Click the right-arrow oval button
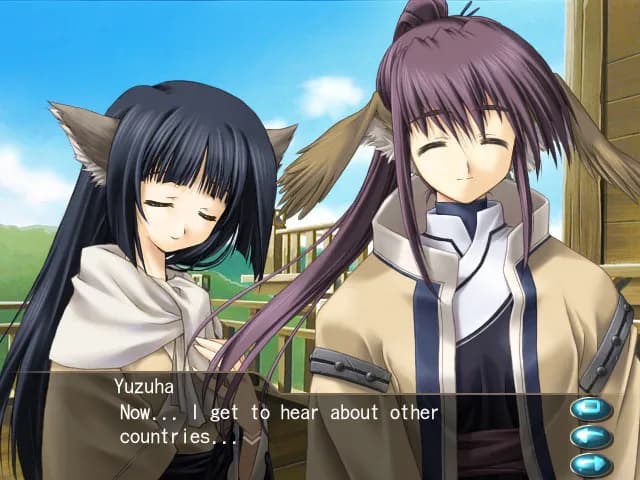This screenshot has width=640, height=480. 591,464
